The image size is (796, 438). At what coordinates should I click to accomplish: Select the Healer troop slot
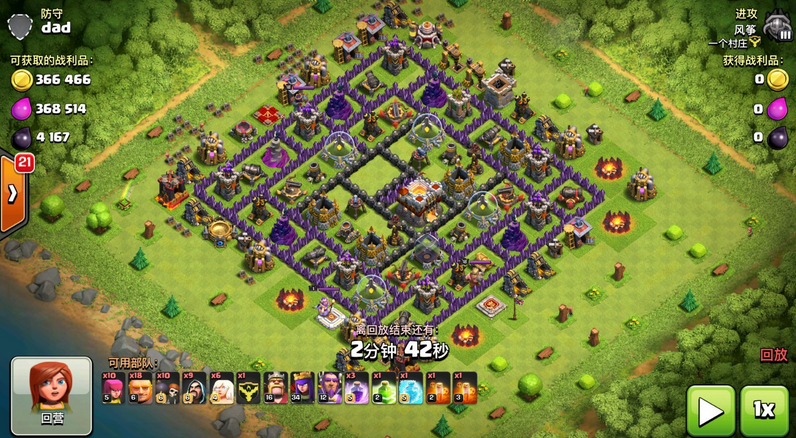click(221, 387)
